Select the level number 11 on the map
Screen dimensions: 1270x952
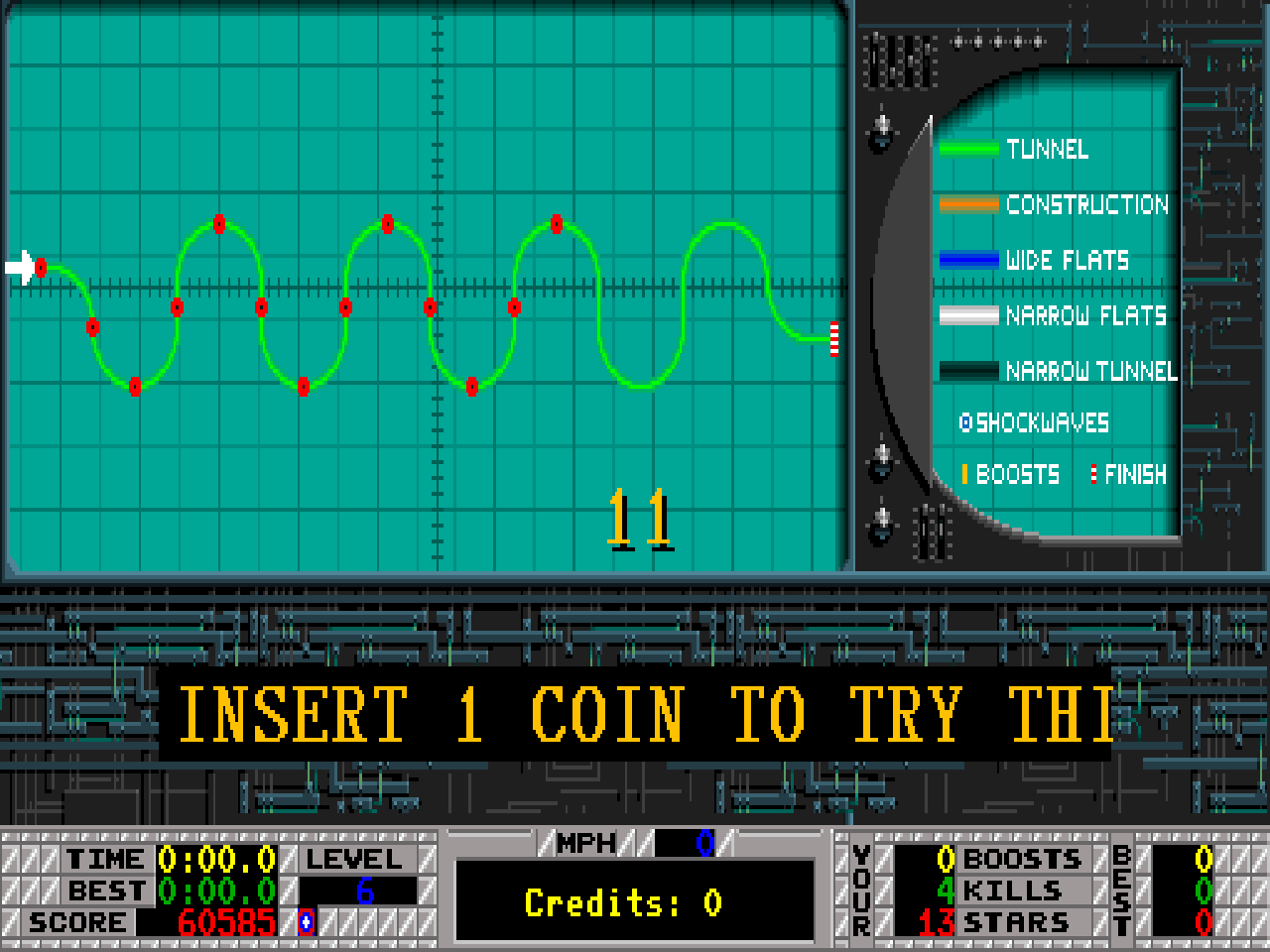click(638, 516)
